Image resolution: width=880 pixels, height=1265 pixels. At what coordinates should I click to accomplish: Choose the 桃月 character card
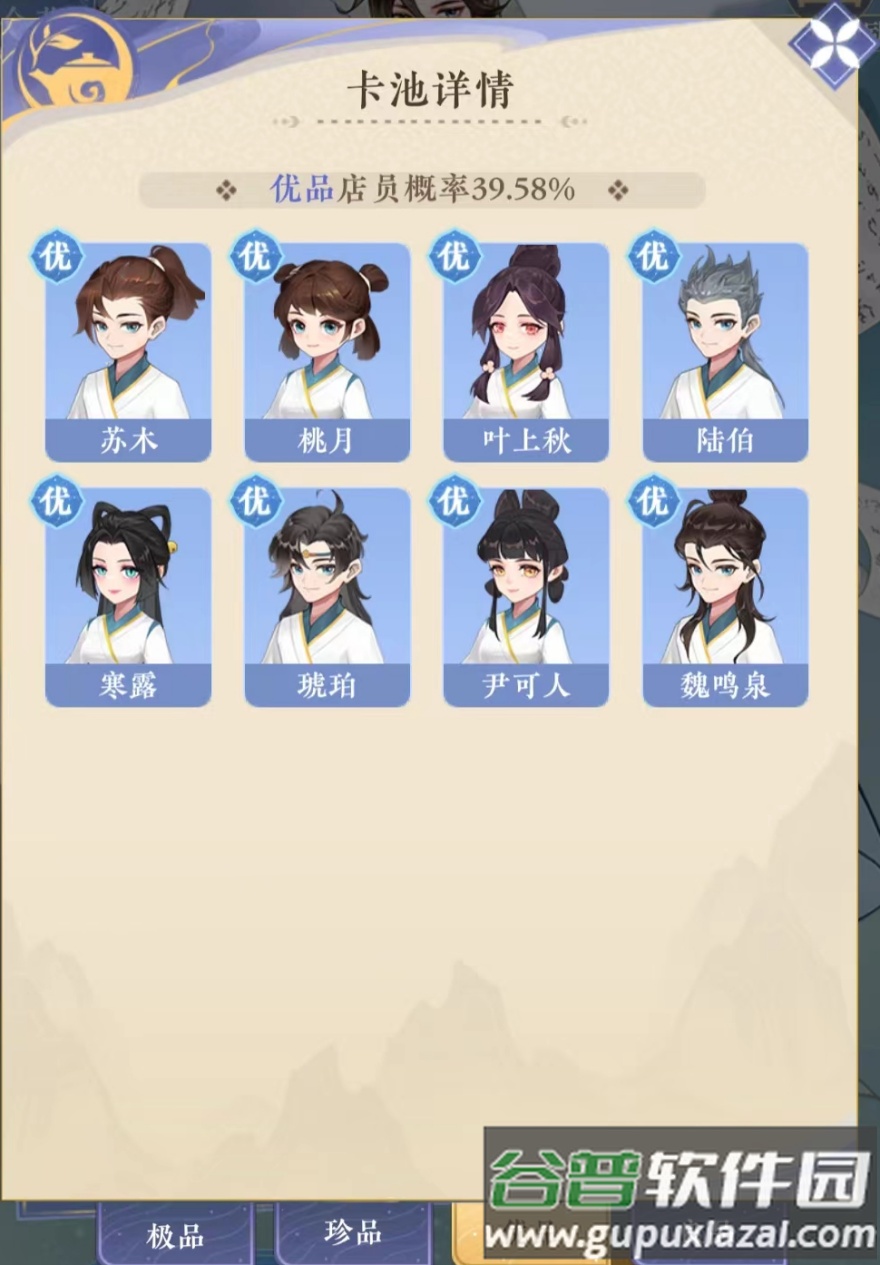327,351
